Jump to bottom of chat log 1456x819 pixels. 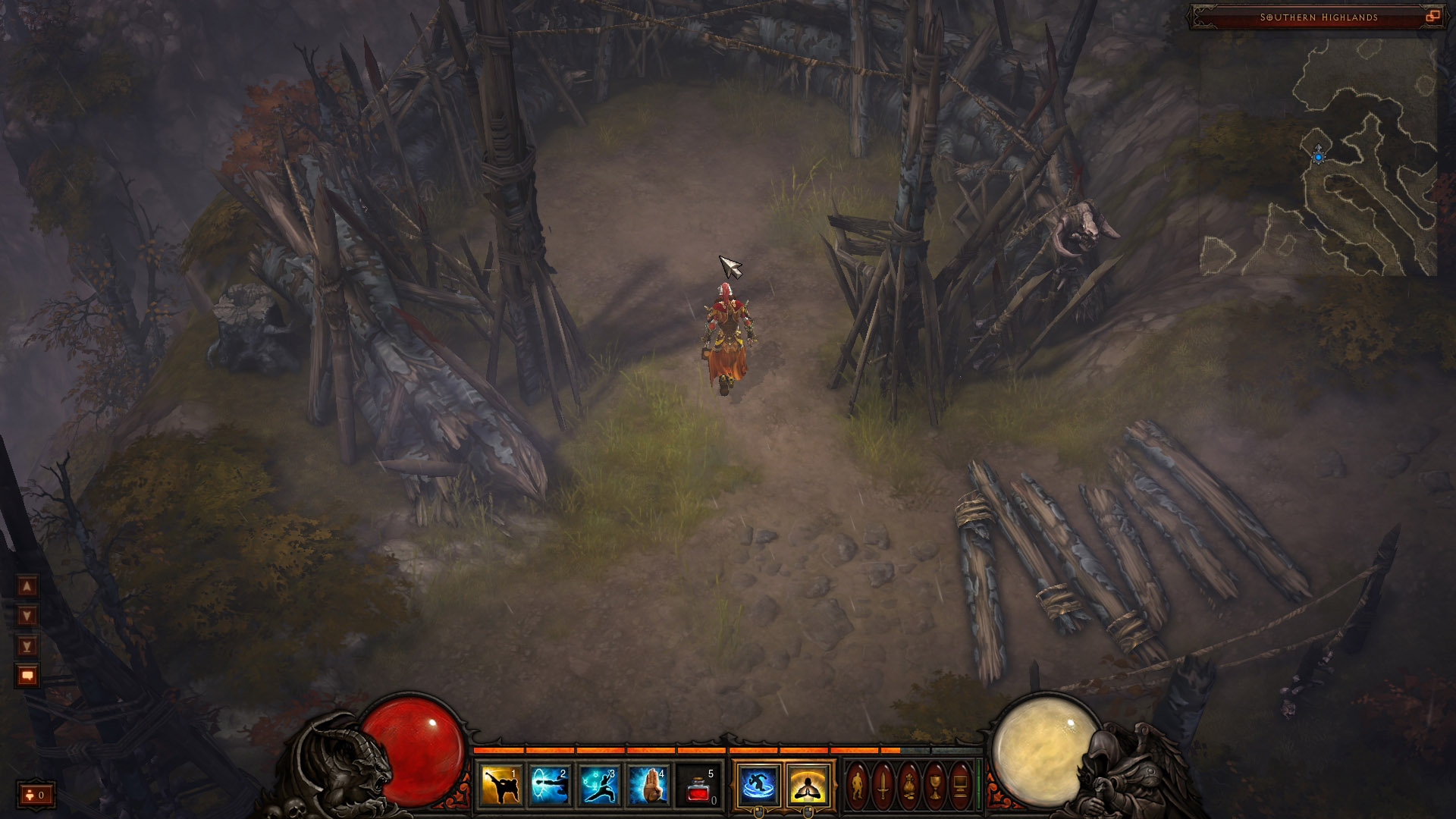coord(27,646)
